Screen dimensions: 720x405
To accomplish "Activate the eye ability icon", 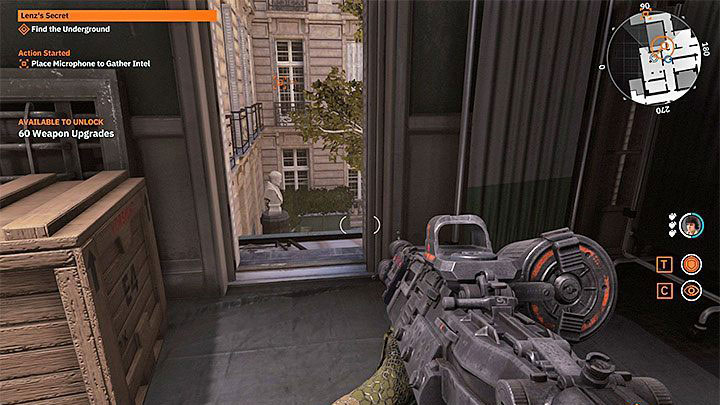I will (x=690, y=291).
